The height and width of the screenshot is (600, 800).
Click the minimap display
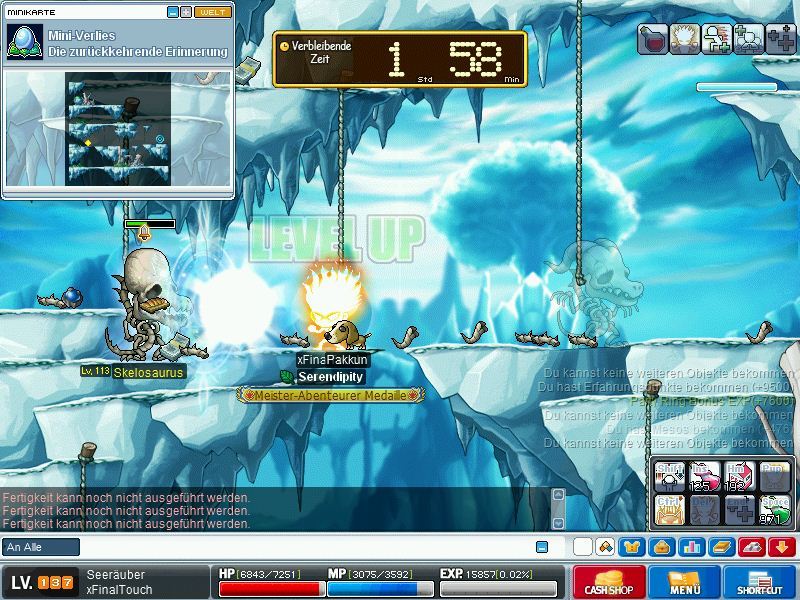click(x=118, y=128)
